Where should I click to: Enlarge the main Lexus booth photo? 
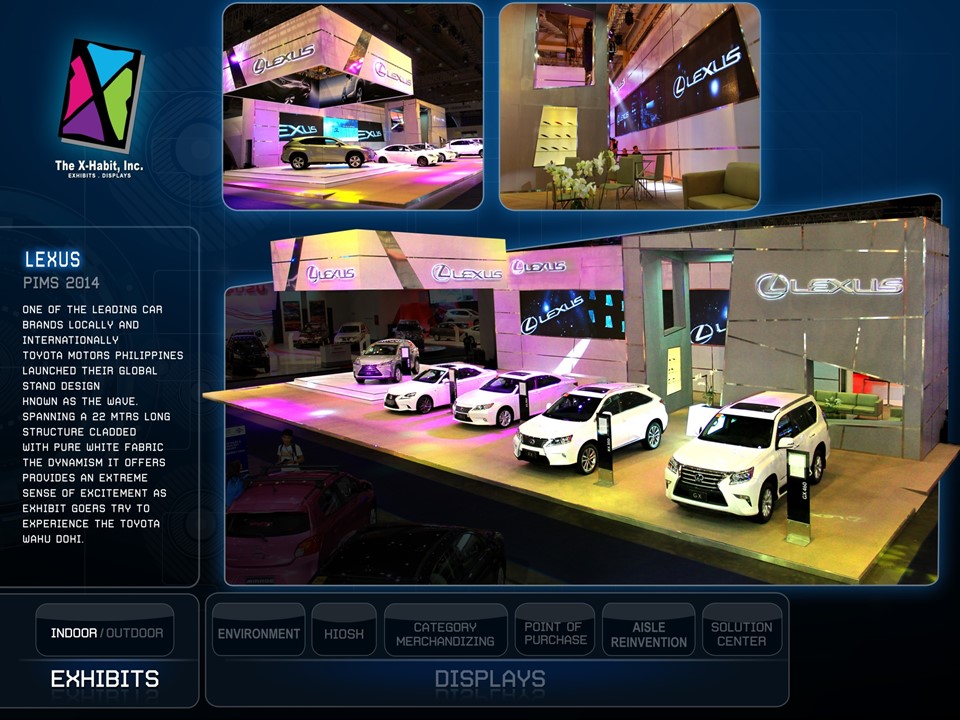click(x=580, y=400)
